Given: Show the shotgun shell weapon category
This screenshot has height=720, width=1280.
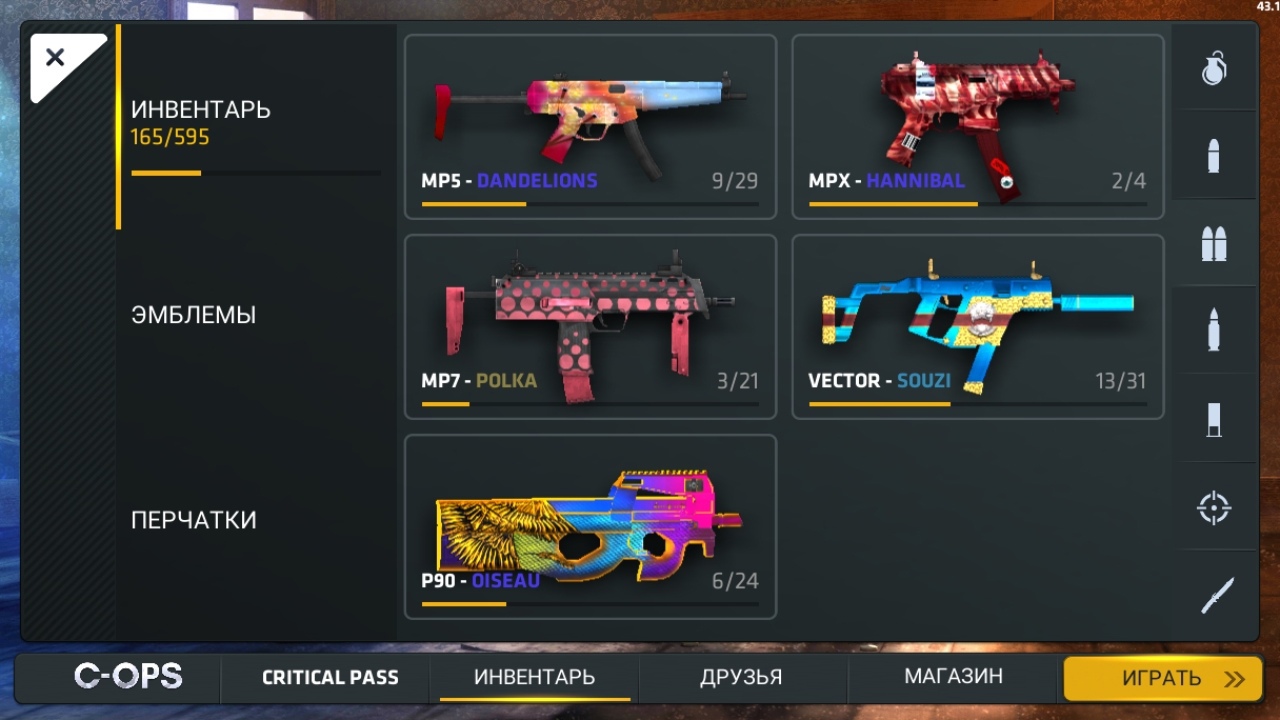Looking at the screenshot, I should tap(1214, 420).
